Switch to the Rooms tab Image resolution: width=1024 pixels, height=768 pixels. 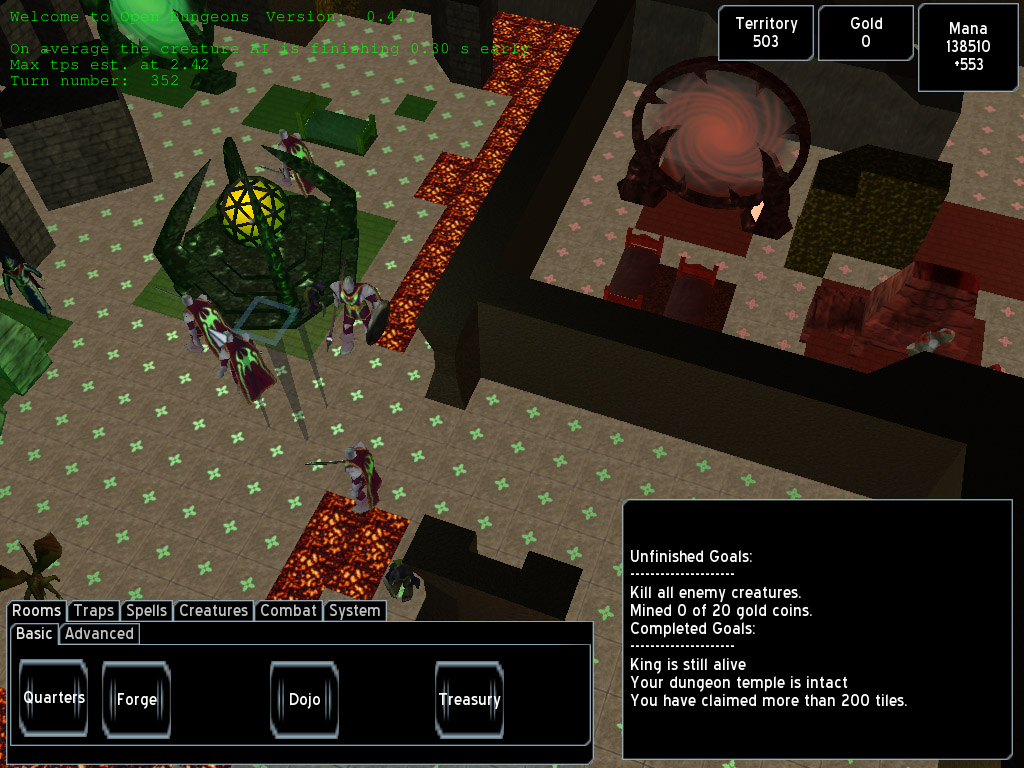tap(37, 611)
